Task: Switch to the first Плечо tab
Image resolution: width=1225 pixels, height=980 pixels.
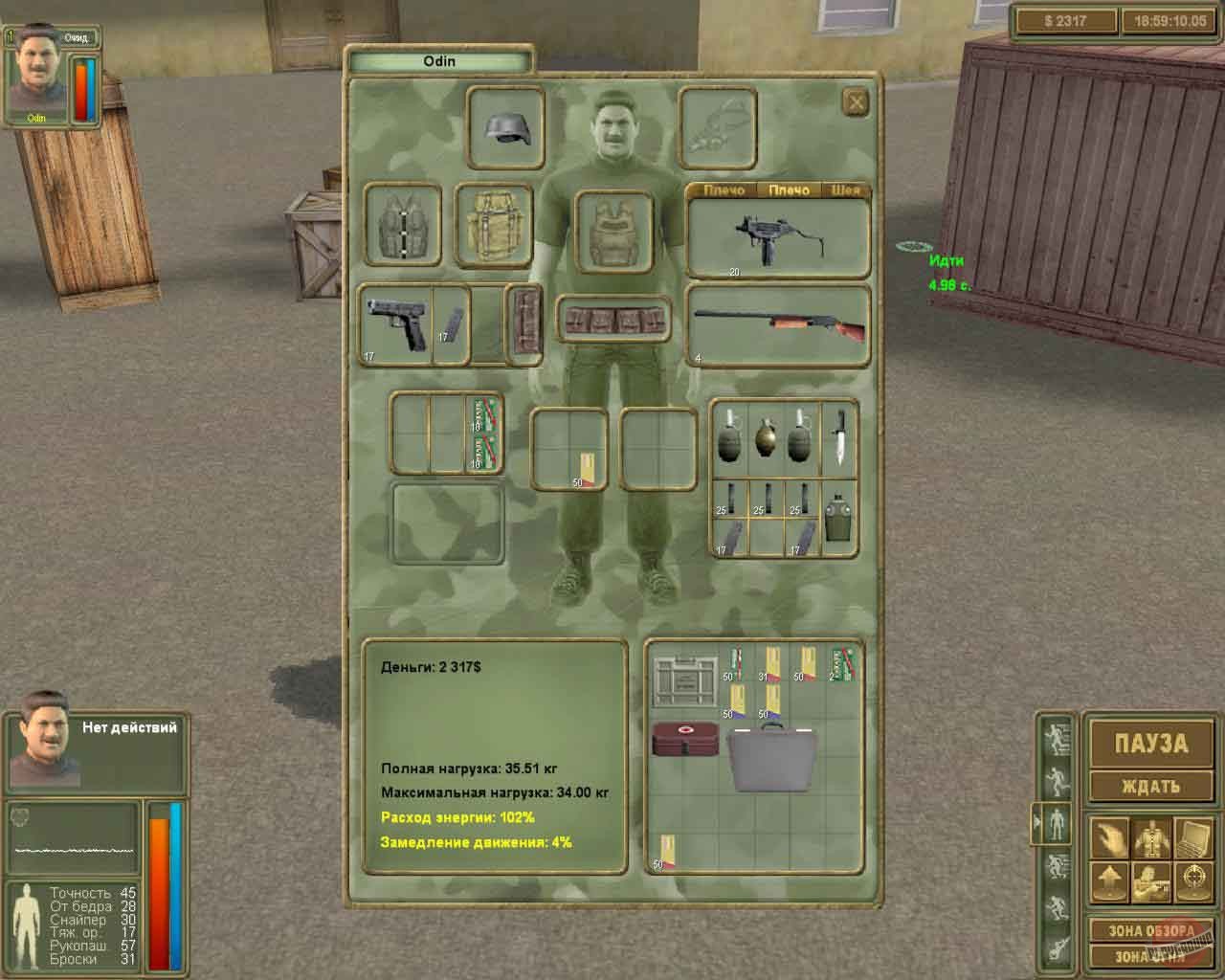Action: click(725, 190)
